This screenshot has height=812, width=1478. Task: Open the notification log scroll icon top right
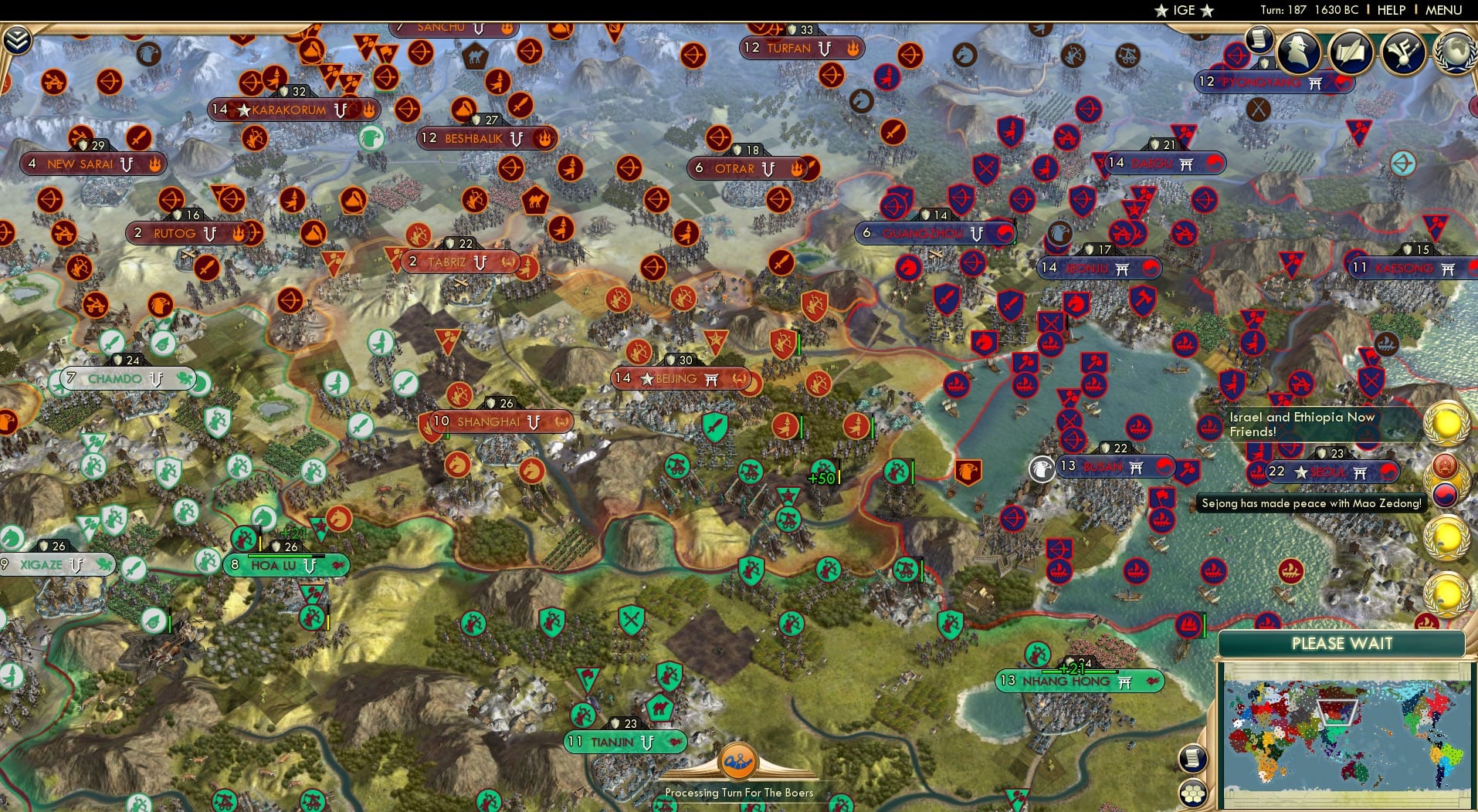1259,39
